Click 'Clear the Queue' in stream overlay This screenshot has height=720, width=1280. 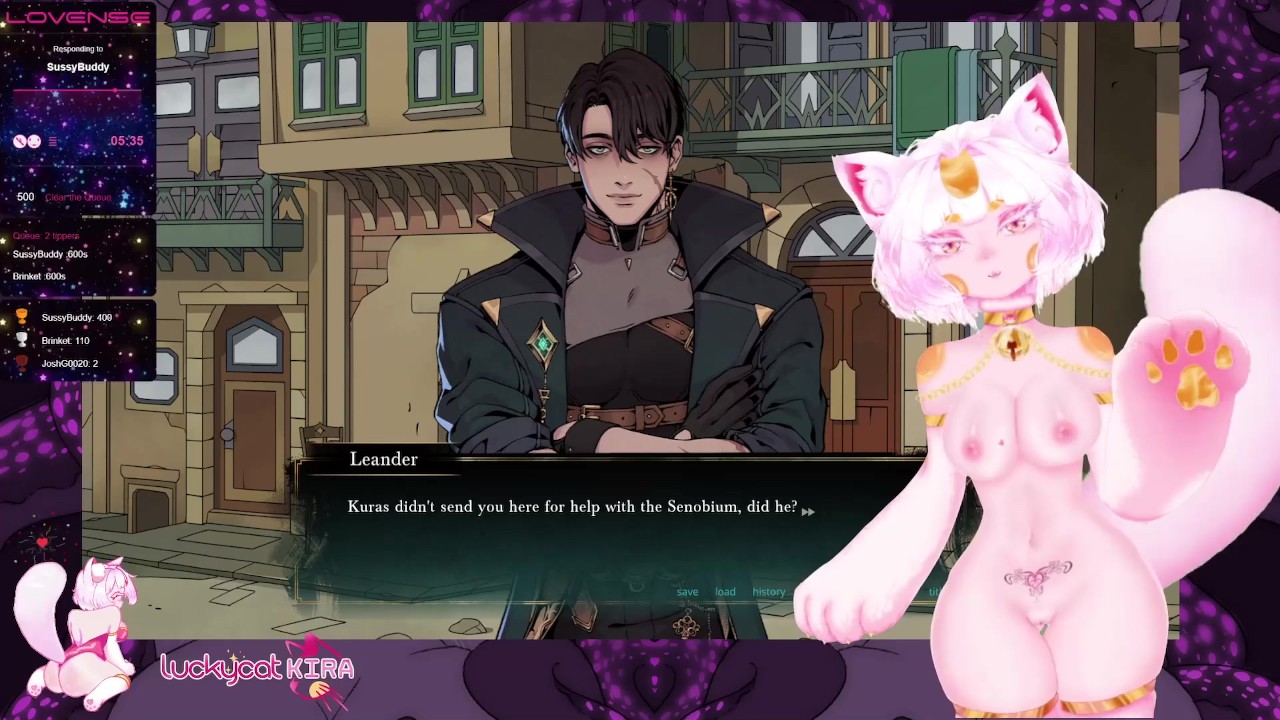click(78, 197)
